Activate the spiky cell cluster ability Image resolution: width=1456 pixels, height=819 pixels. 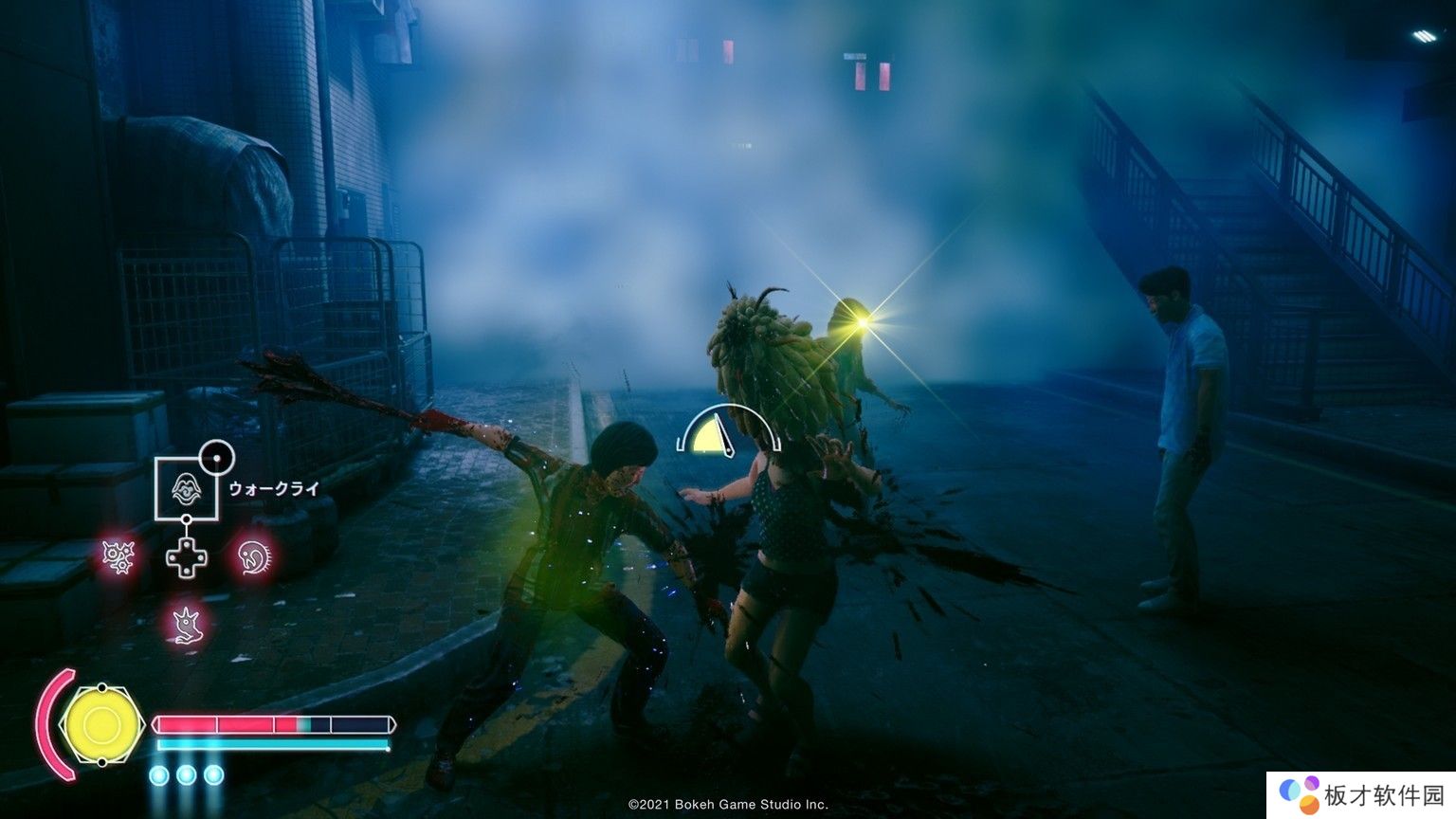119,555
